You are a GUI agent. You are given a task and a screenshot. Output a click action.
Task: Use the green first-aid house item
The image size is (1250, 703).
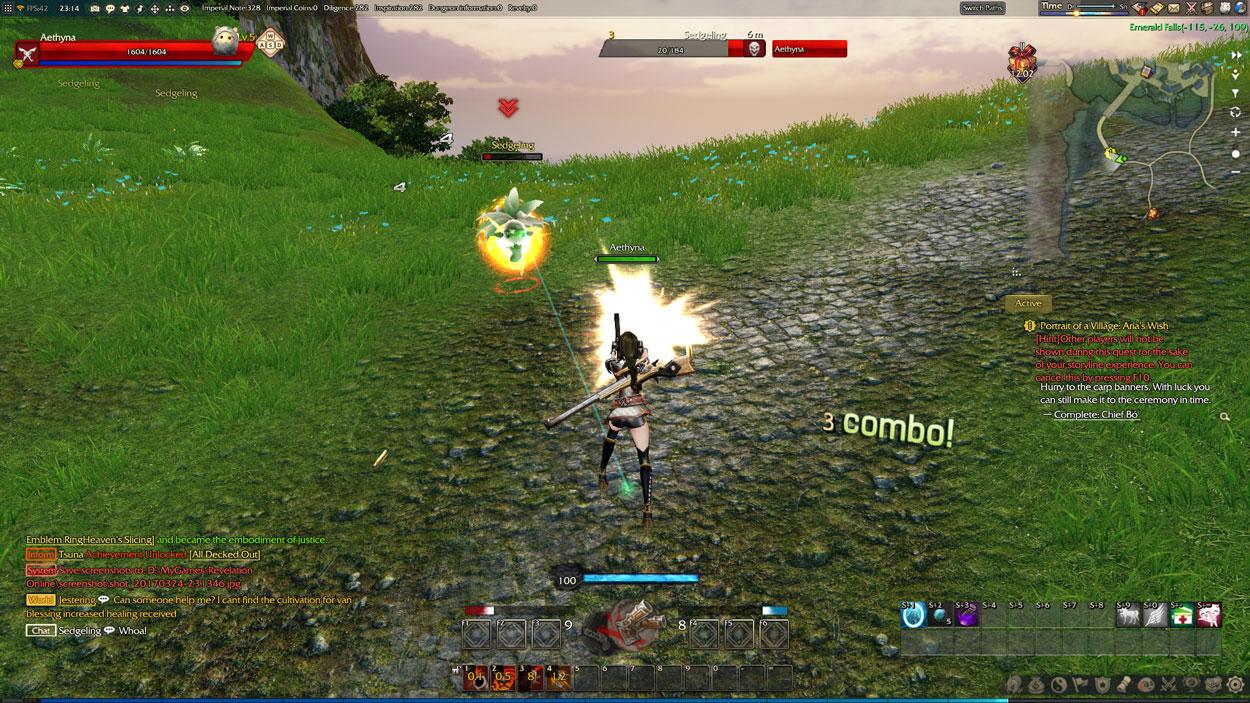1181,617
